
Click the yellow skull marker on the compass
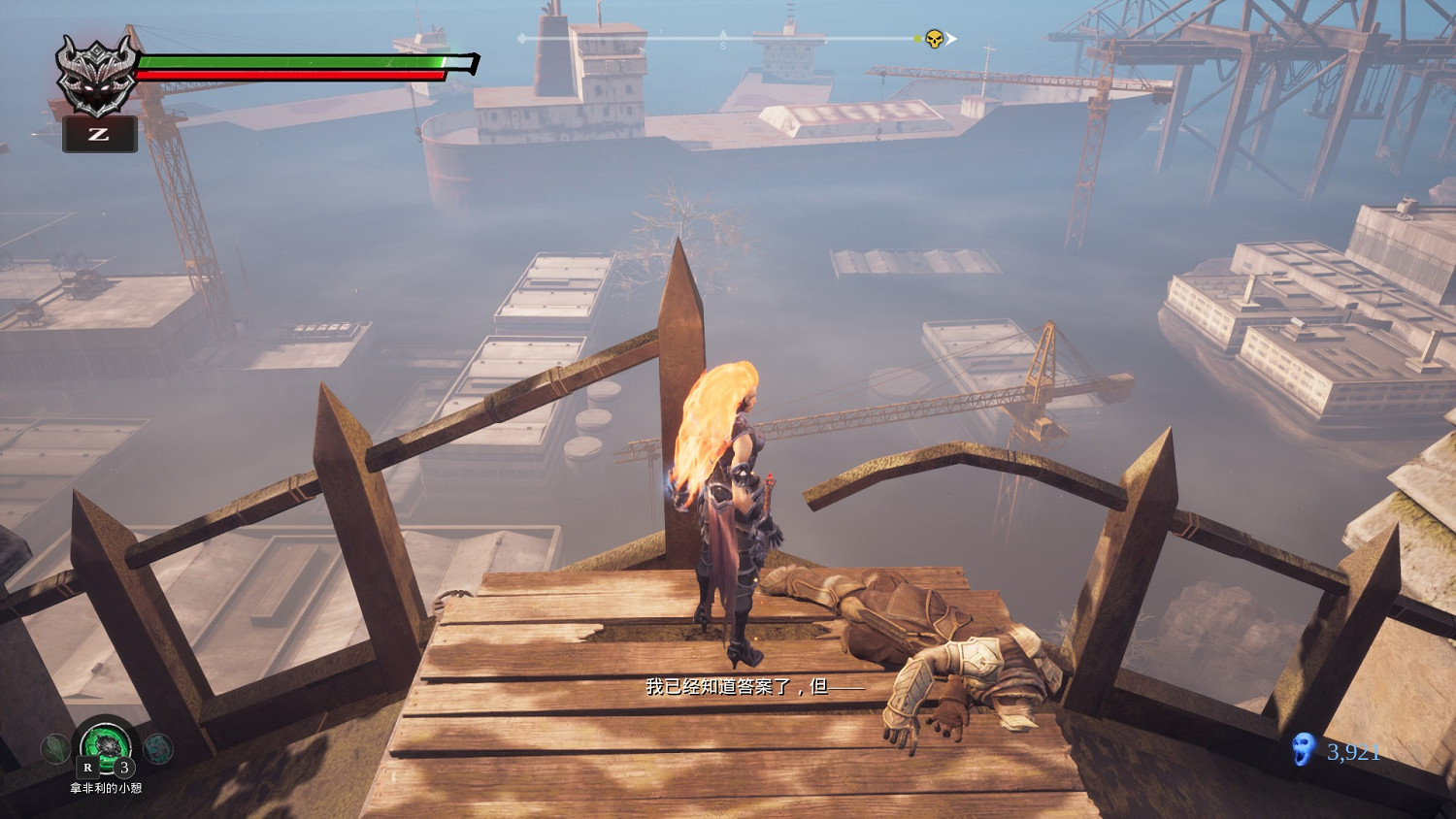pos(934,39)
